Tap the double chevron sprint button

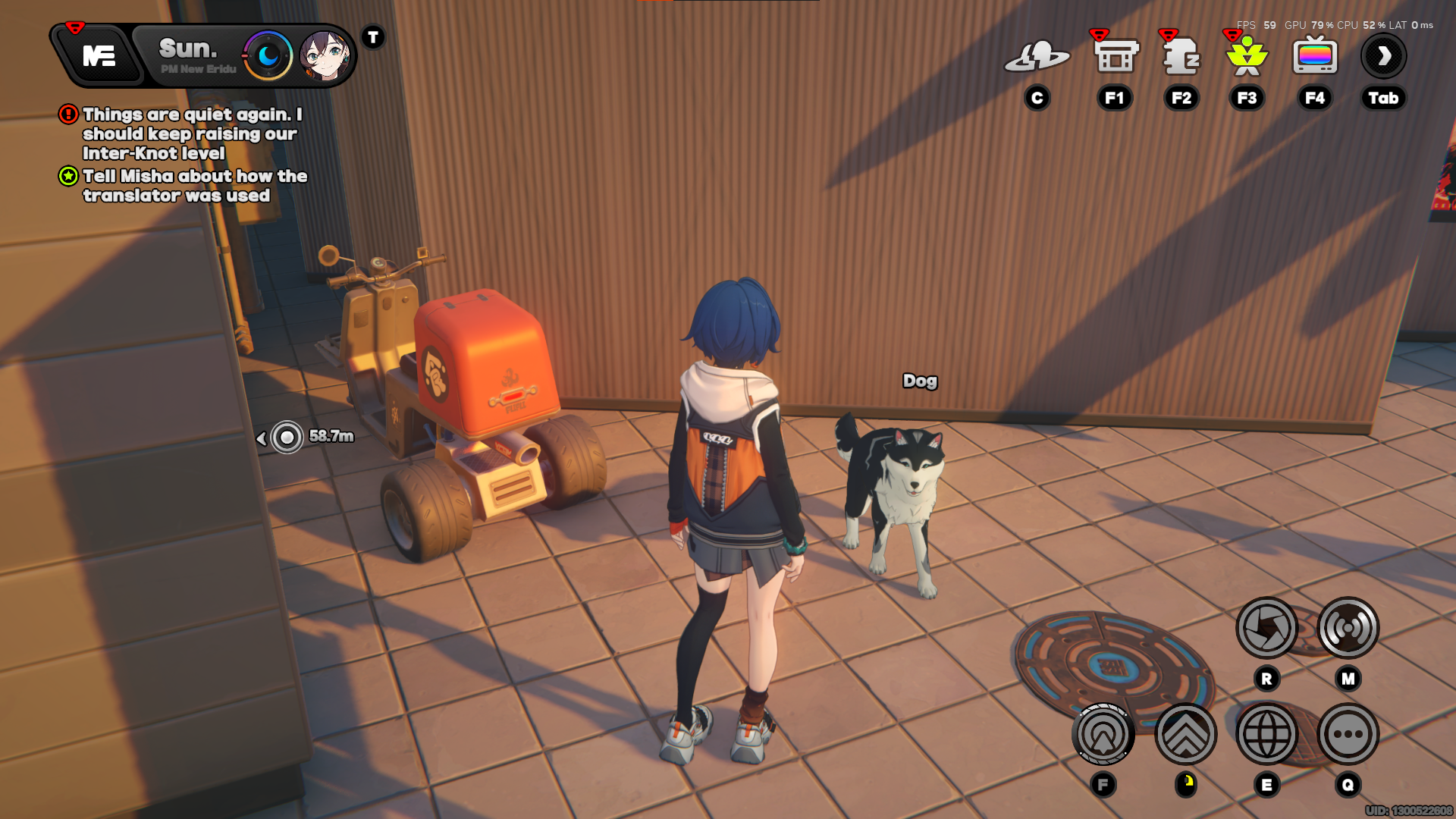click(x=1185, y=734)
